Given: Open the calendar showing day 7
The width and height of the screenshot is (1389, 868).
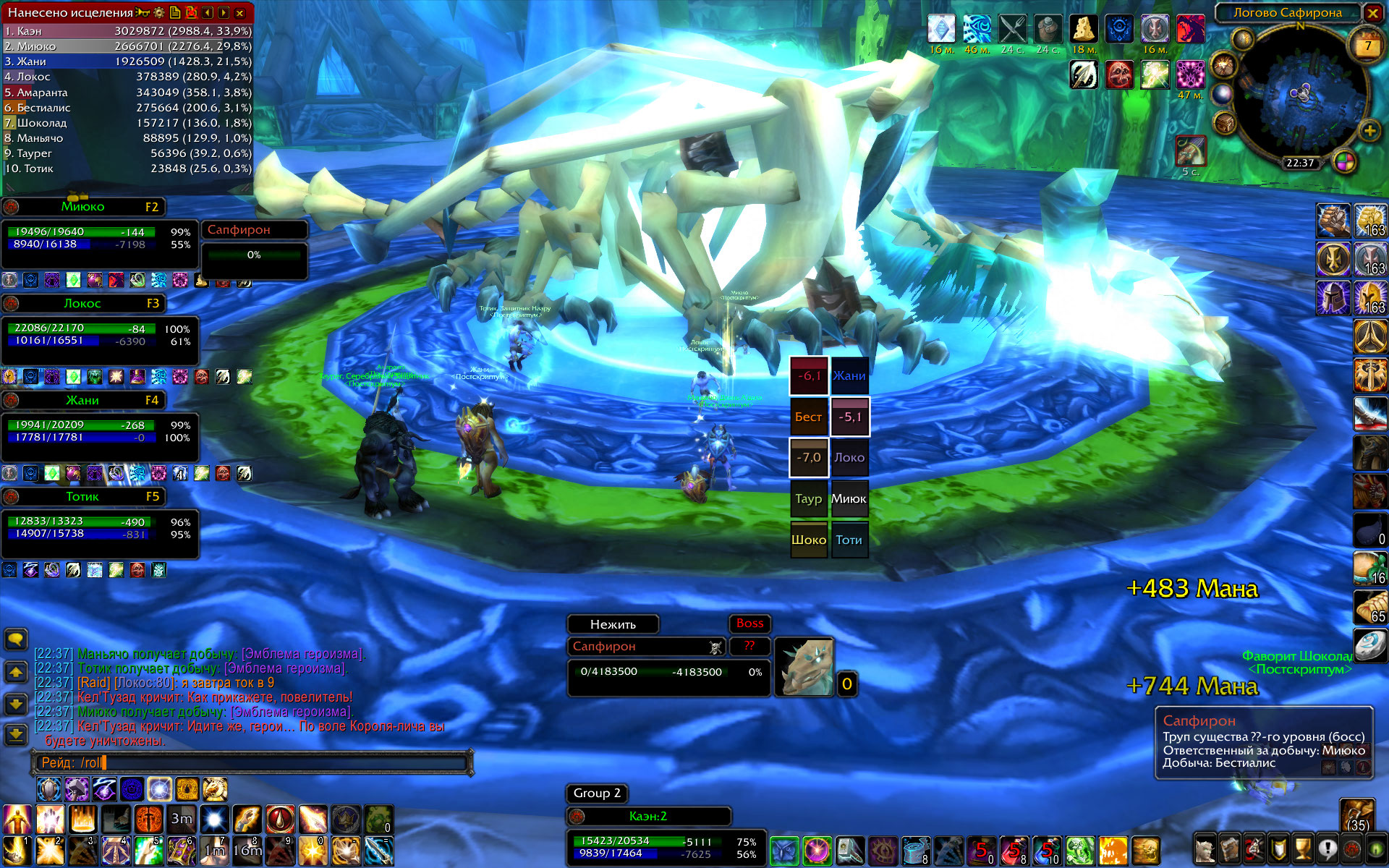Looking at the screenshot, I should pos(1367,46).
